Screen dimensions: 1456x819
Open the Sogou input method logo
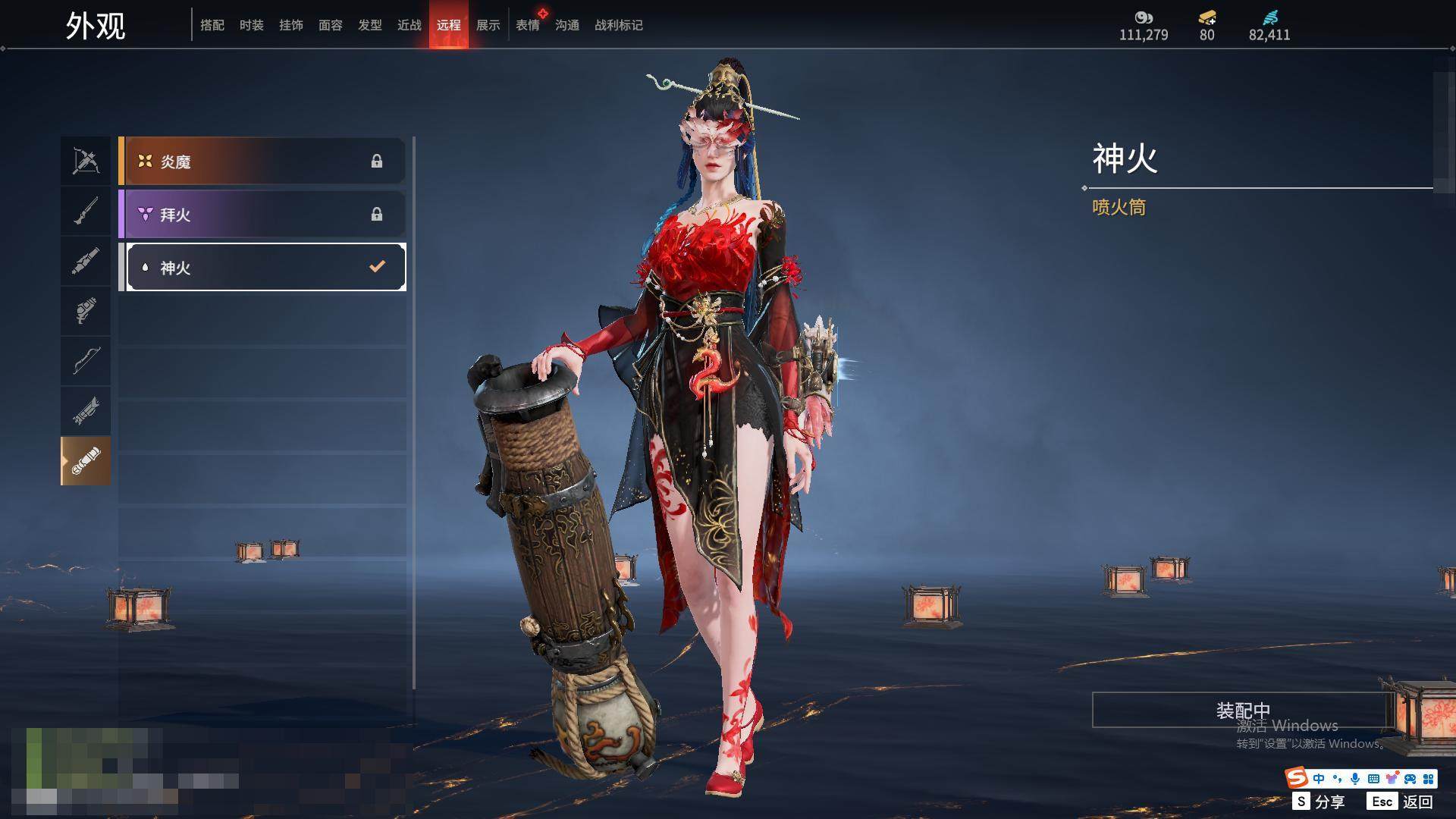pos(1297,777)
